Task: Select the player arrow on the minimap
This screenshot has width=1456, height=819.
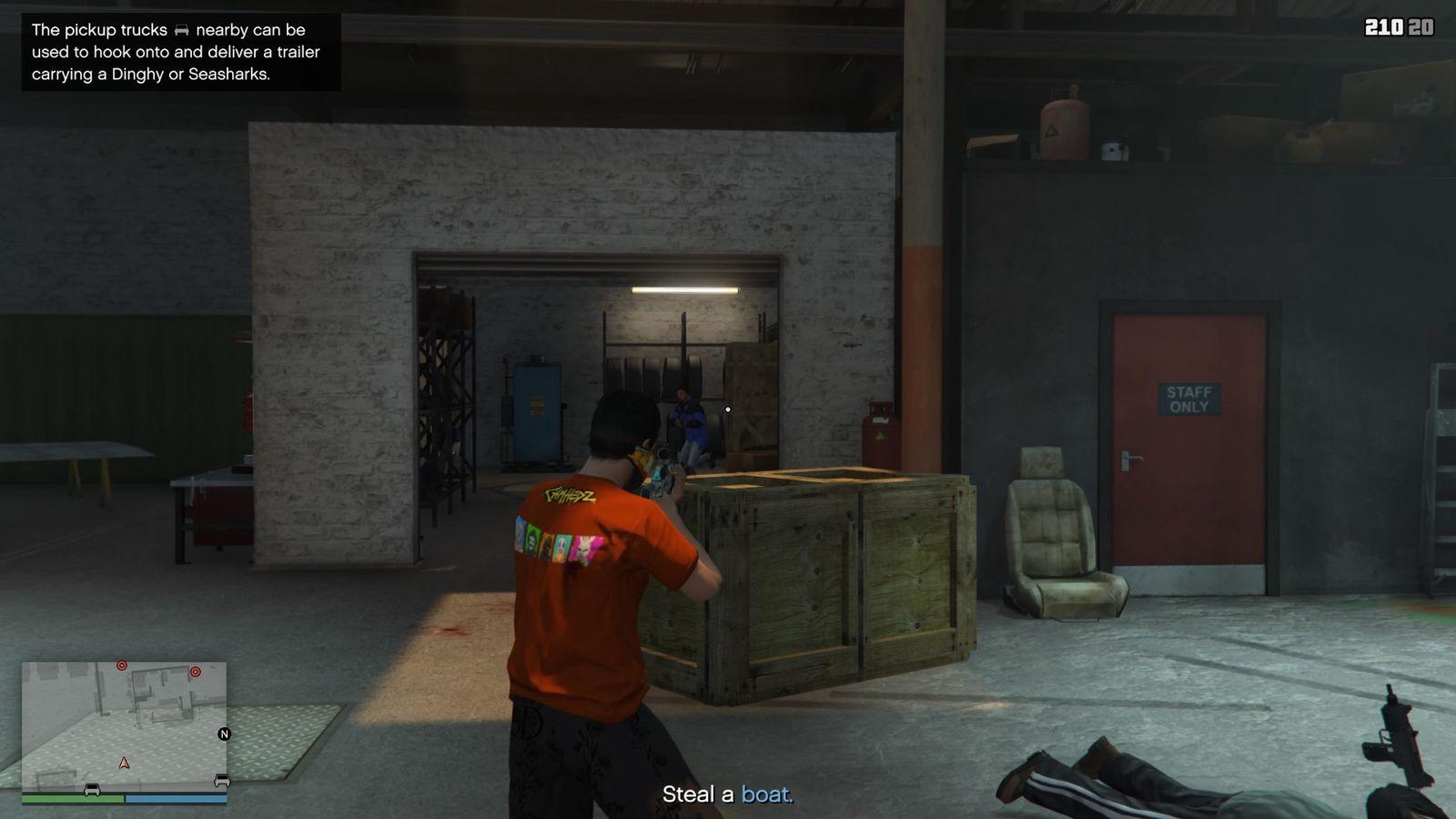Action: tap(124, 764)
